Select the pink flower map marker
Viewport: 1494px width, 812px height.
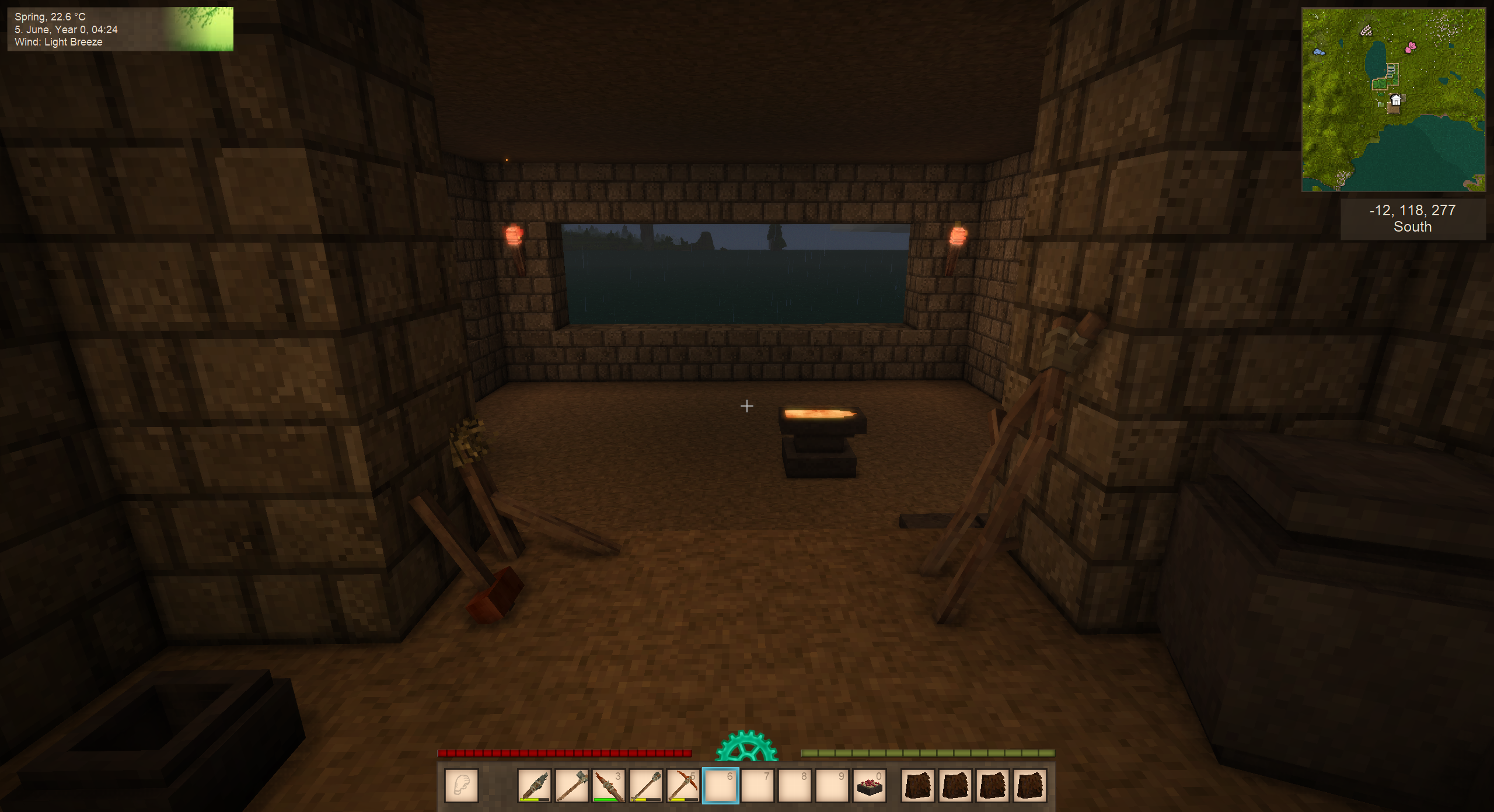(1411, 47)
